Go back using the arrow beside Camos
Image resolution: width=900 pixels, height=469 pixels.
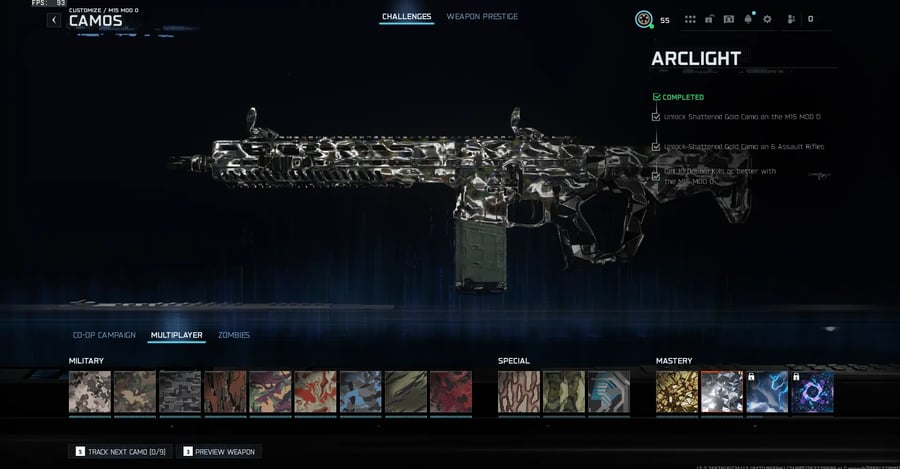[x=54, y=20]
